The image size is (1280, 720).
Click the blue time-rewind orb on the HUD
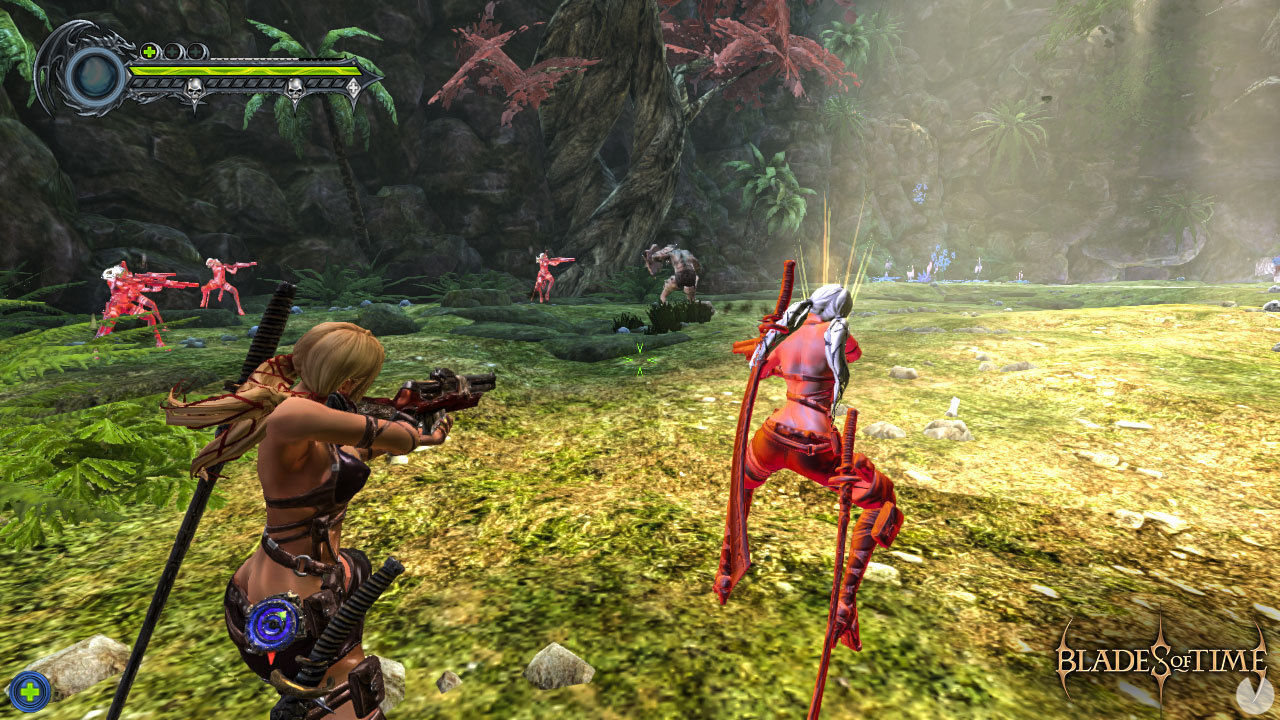(x=94, y=75)
